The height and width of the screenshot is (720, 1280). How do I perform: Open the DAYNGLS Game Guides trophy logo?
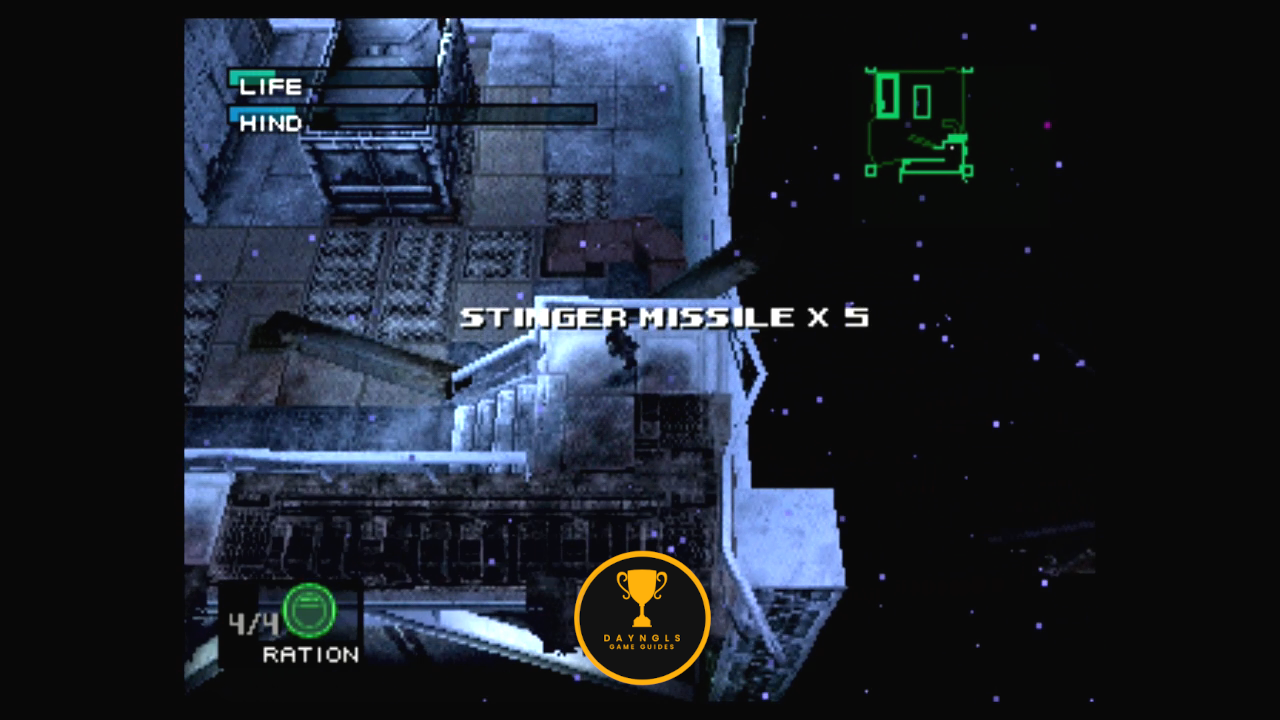click(642, 617)
